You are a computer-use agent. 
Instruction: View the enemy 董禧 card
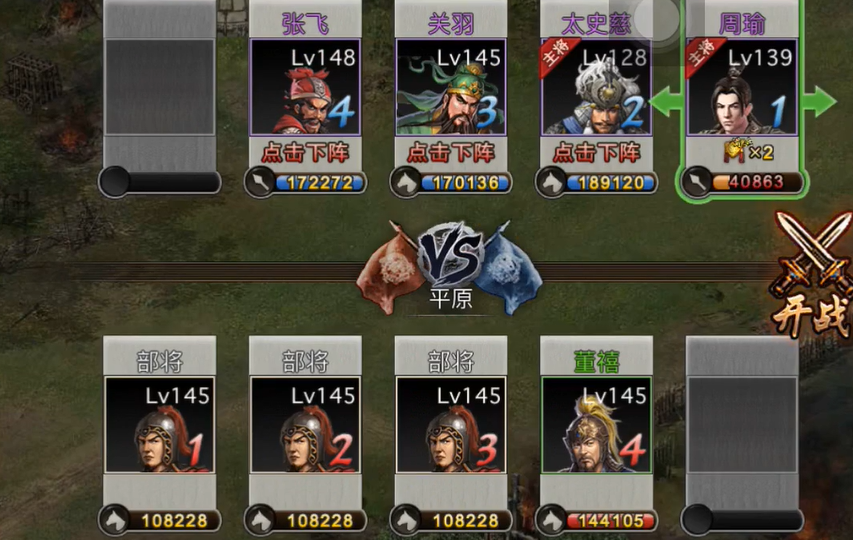click(596, 424)
